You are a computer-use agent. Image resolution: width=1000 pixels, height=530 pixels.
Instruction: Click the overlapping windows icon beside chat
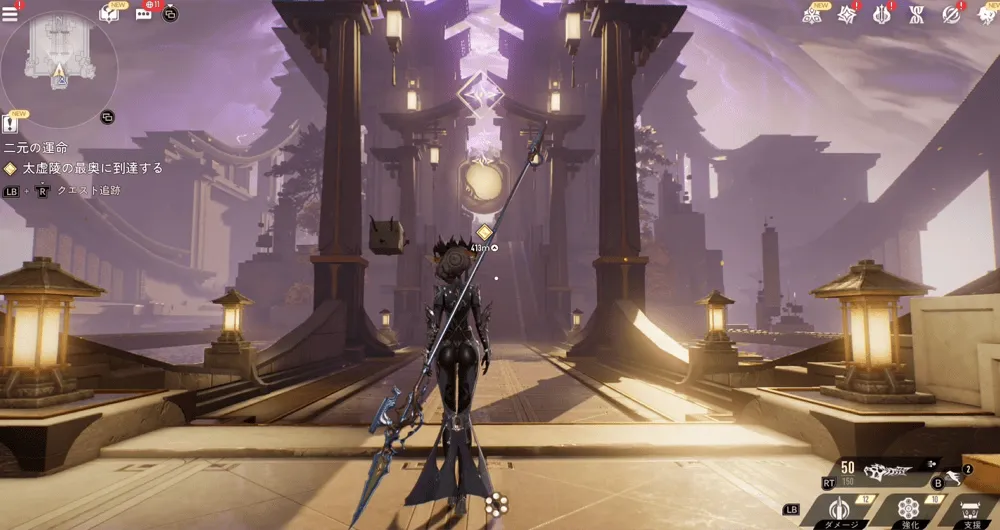170,14
